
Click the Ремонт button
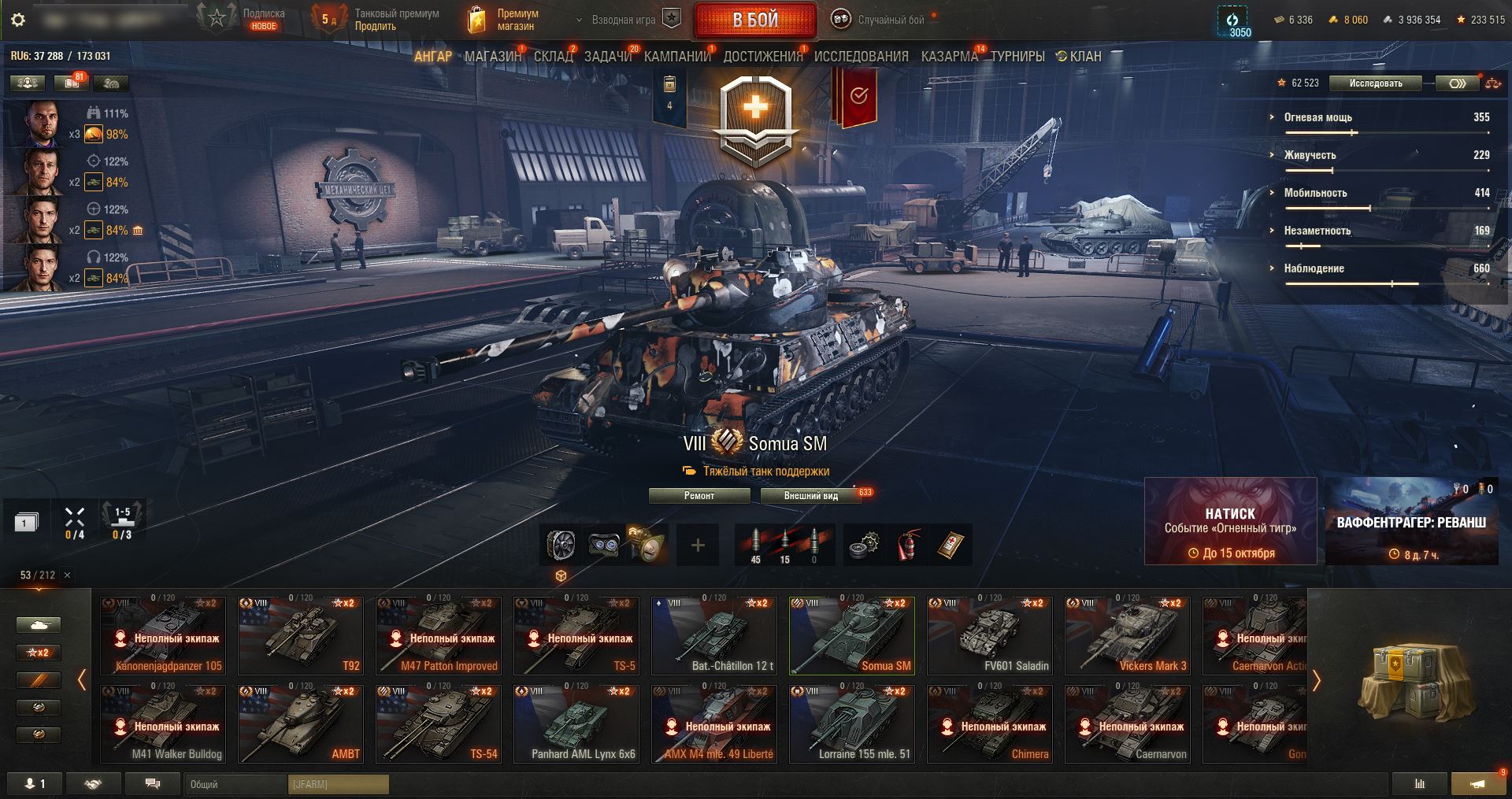click(x=699, y=496)
